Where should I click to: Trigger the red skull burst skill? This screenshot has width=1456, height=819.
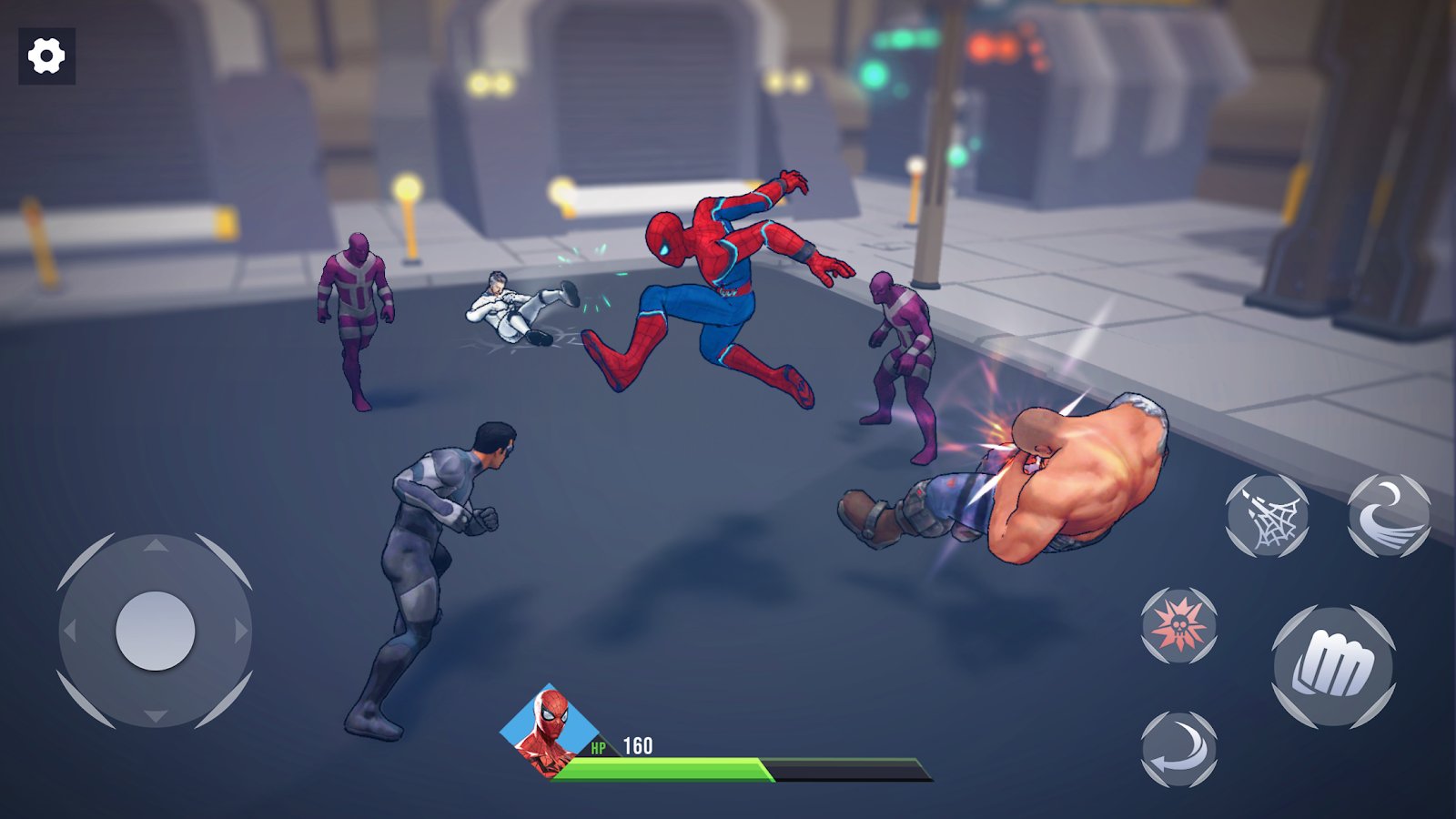click(x=1180, y=628)
